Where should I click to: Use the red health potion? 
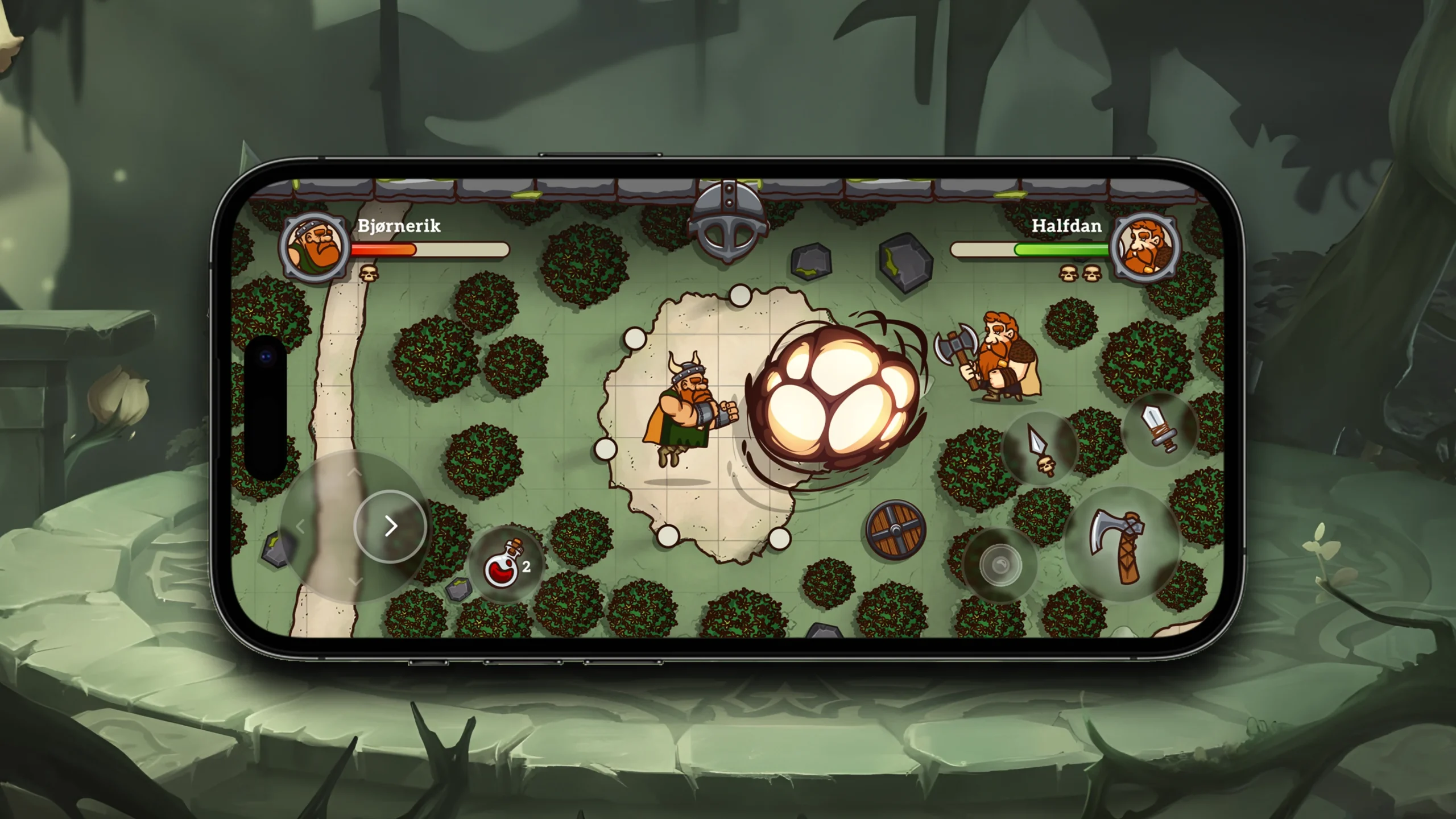click(504, 564)
